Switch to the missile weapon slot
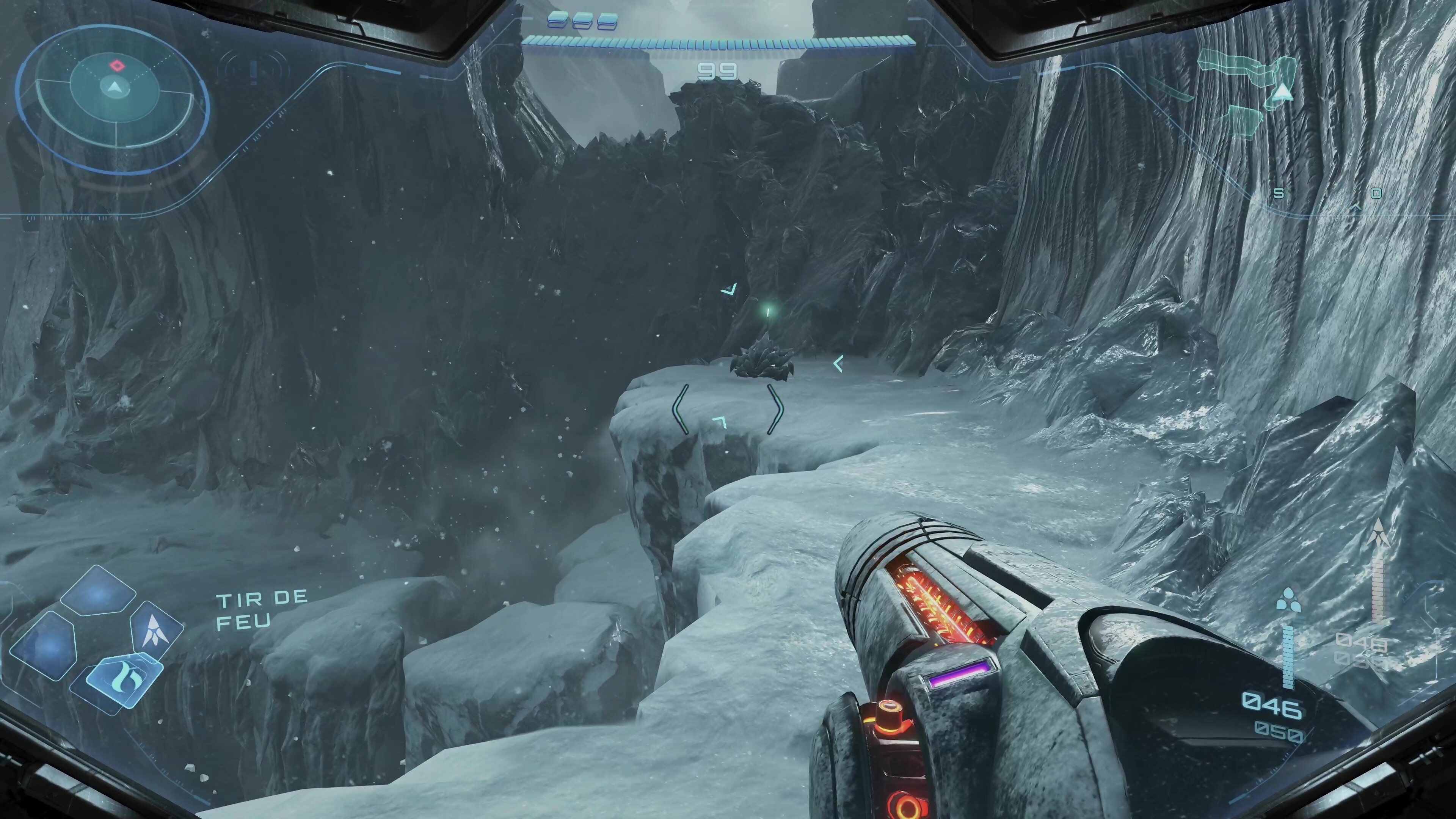 coord(155,630)
